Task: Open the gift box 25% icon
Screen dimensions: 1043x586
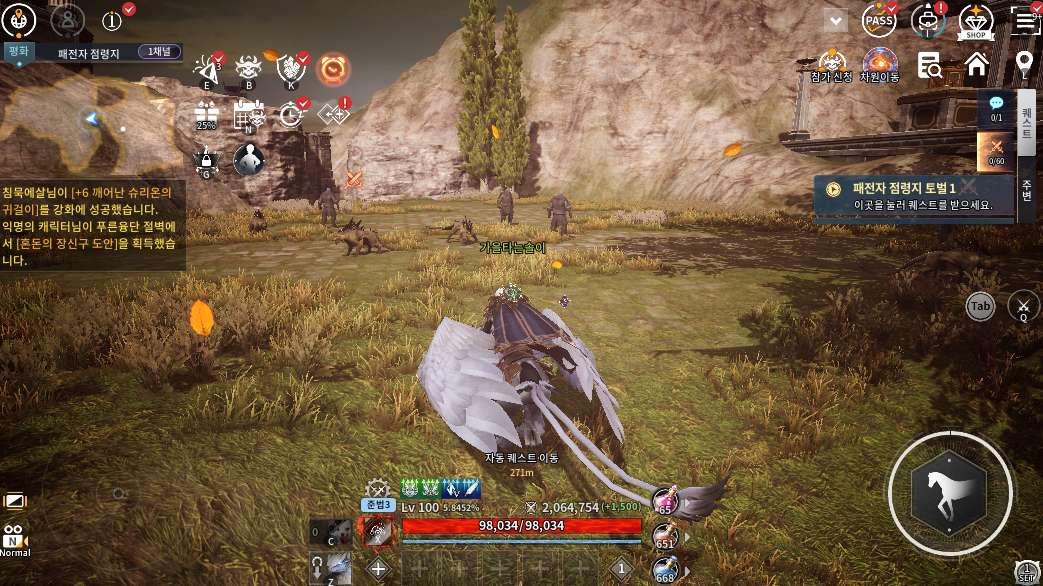Action: pyautogui.click(x=206, y=114)
